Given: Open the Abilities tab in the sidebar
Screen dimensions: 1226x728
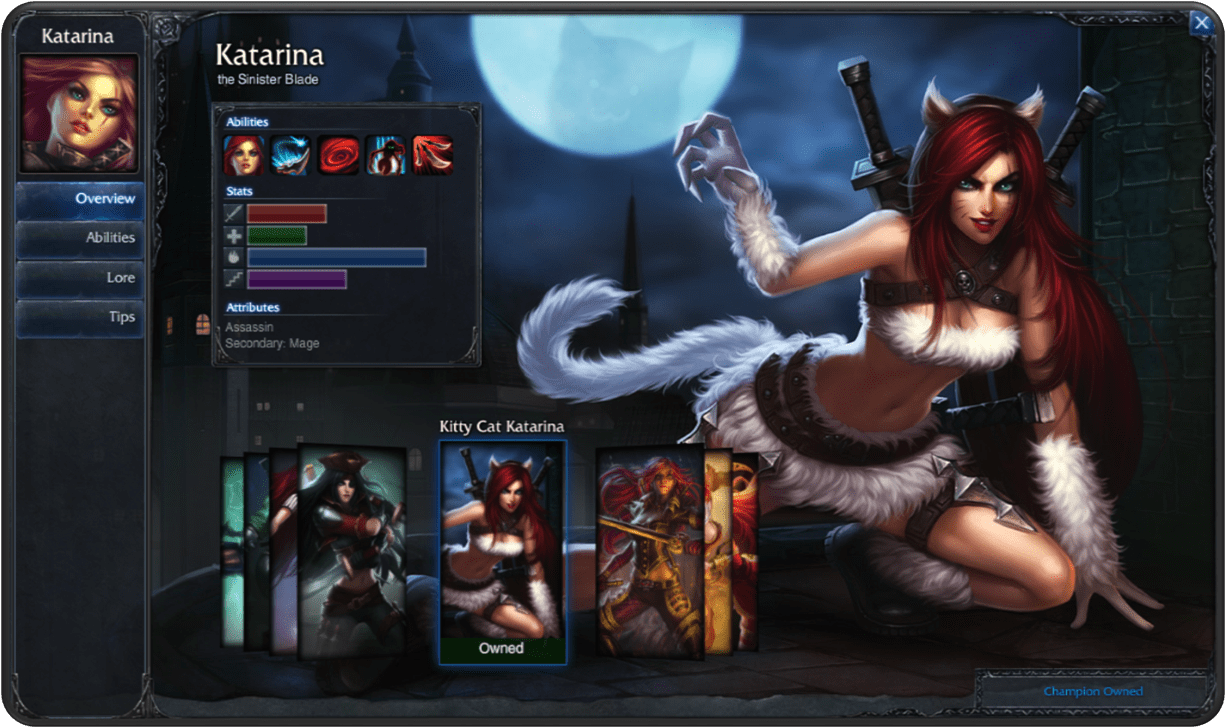Looking at the screenshot, I should [80, 238].
